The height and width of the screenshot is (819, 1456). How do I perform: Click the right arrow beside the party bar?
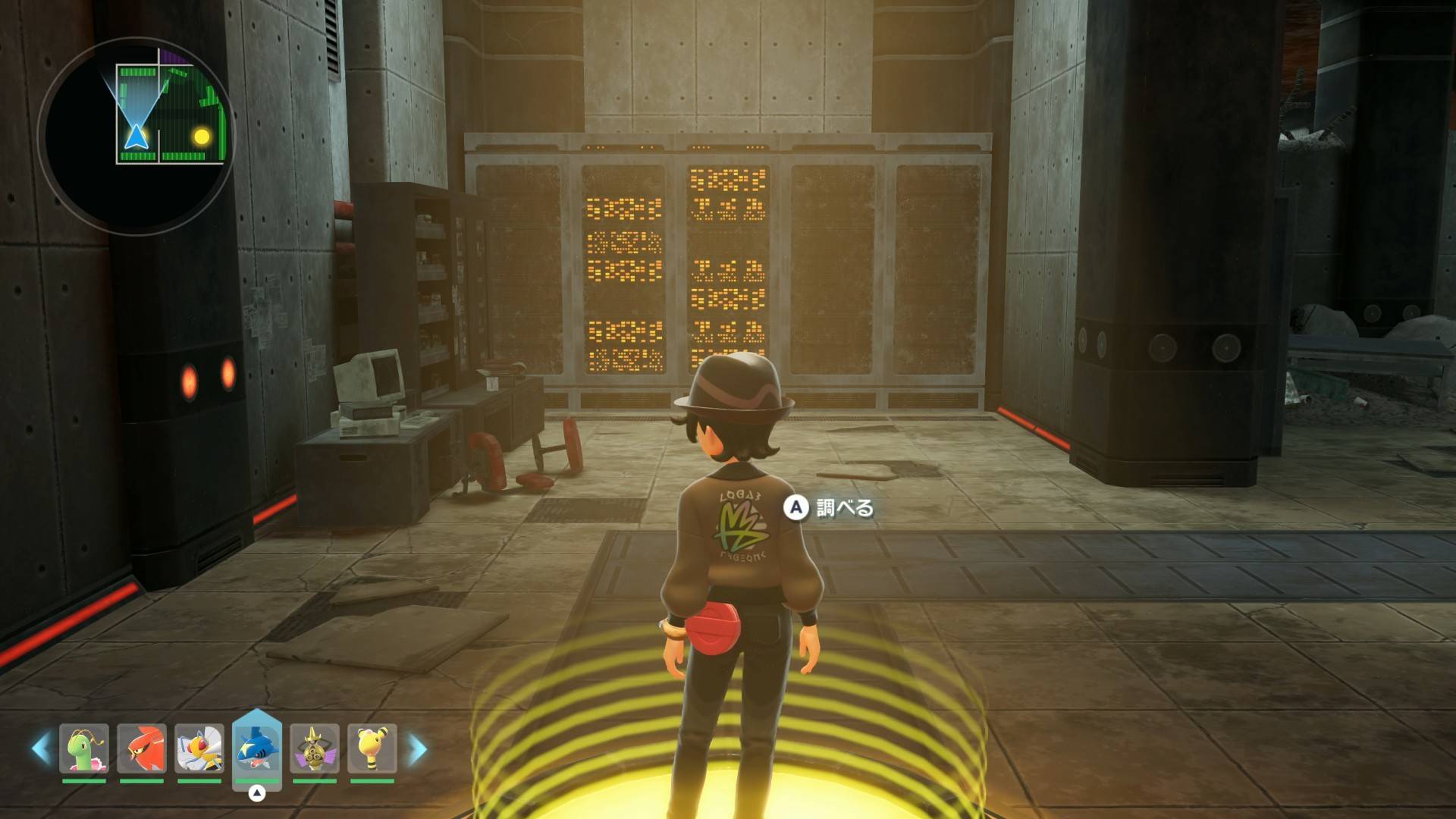pyautogui.click(x=417, y=748)
